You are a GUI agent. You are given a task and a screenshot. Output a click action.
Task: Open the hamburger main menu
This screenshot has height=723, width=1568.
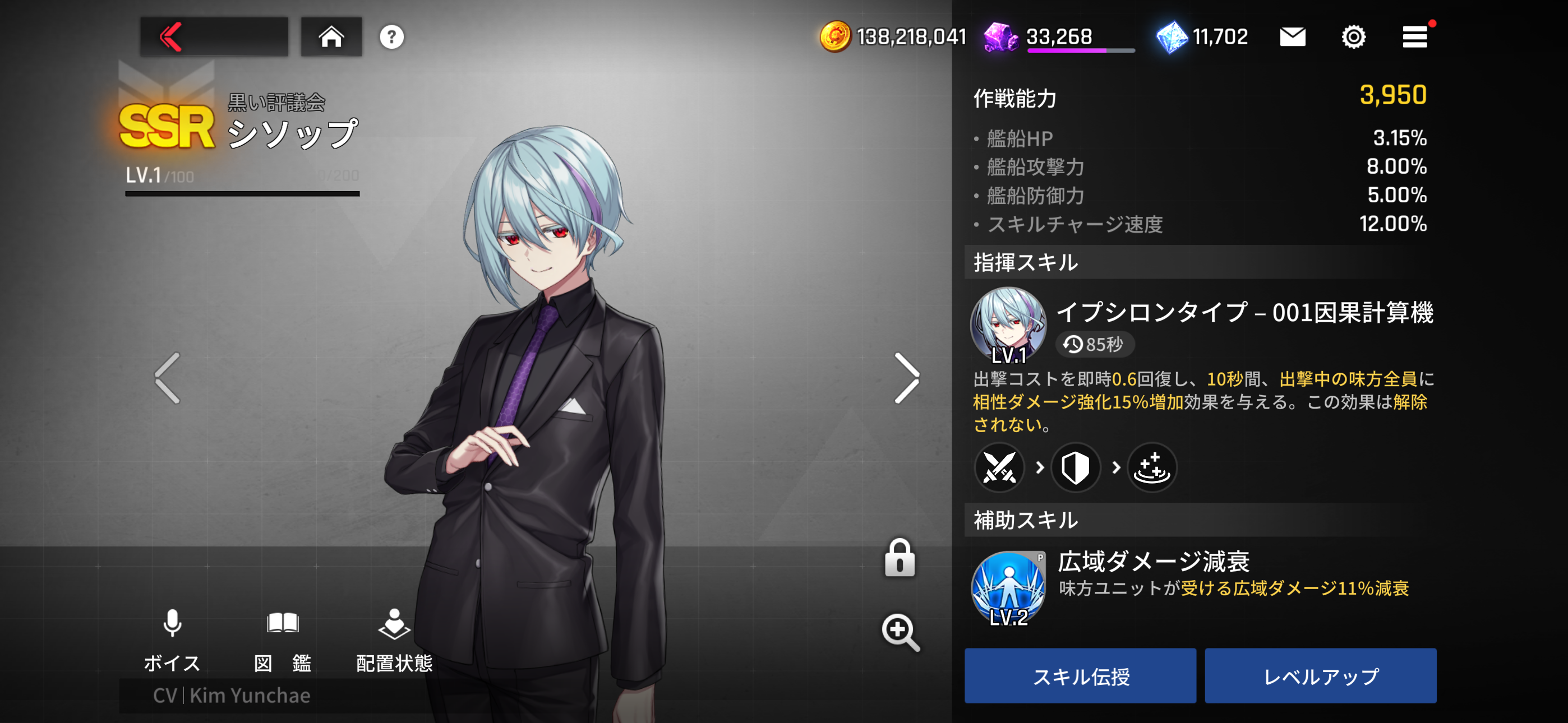pyautogui.click(x=1414, y=37)
